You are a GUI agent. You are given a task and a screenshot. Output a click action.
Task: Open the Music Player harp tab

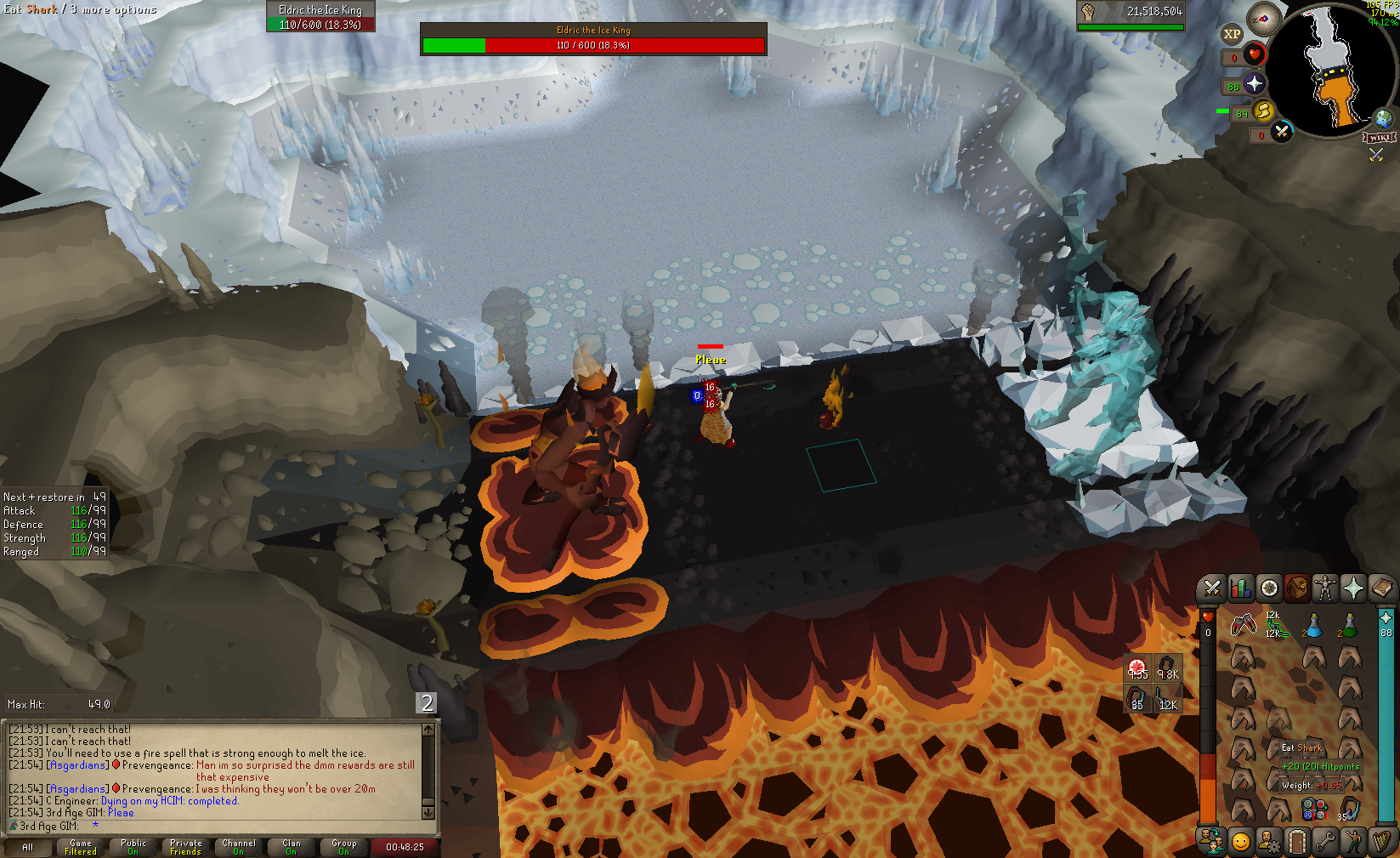click(x=1381, y=842)
